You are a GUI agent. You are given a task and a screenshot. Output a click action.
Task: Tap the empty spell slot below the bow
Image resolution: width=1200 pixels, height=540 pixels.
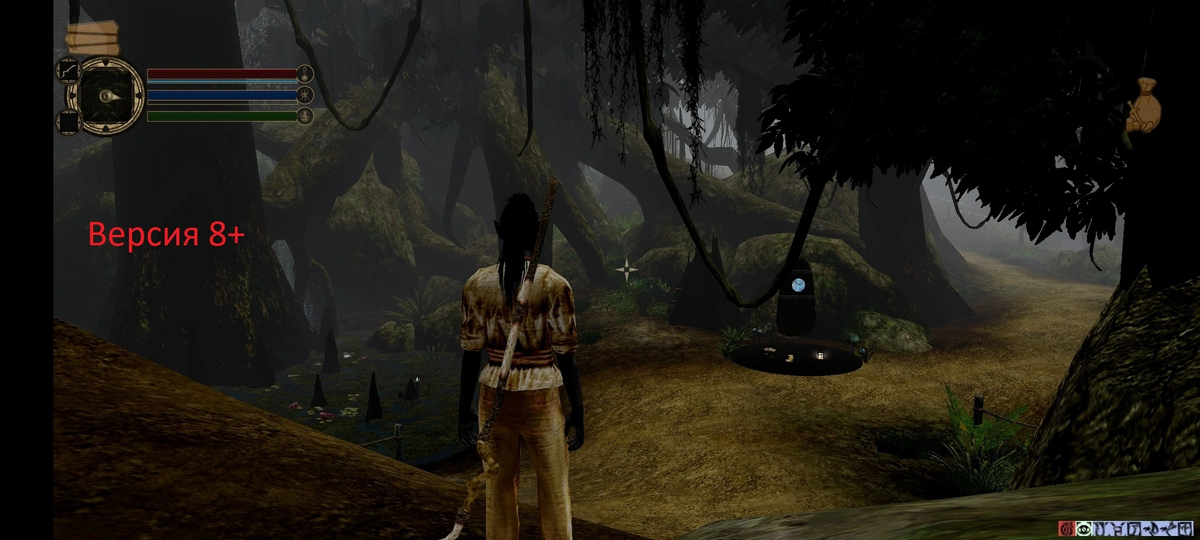click(69, 122)
